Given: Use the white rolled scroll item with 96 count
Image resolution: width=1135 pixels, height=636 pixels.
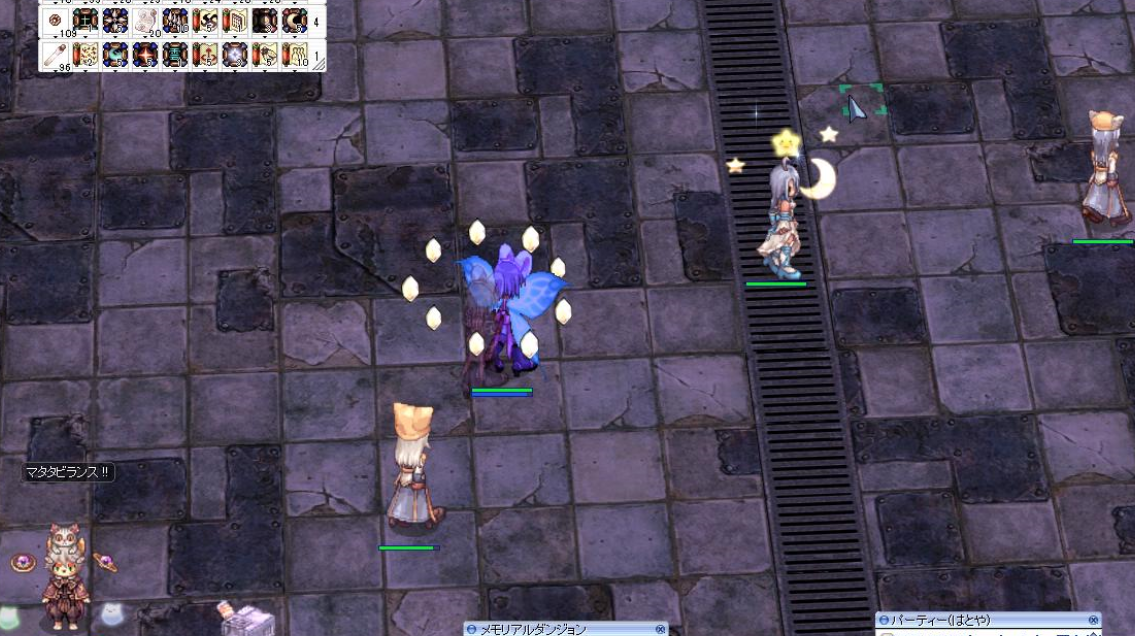Looking at the screenshot, I should [56, 54].
